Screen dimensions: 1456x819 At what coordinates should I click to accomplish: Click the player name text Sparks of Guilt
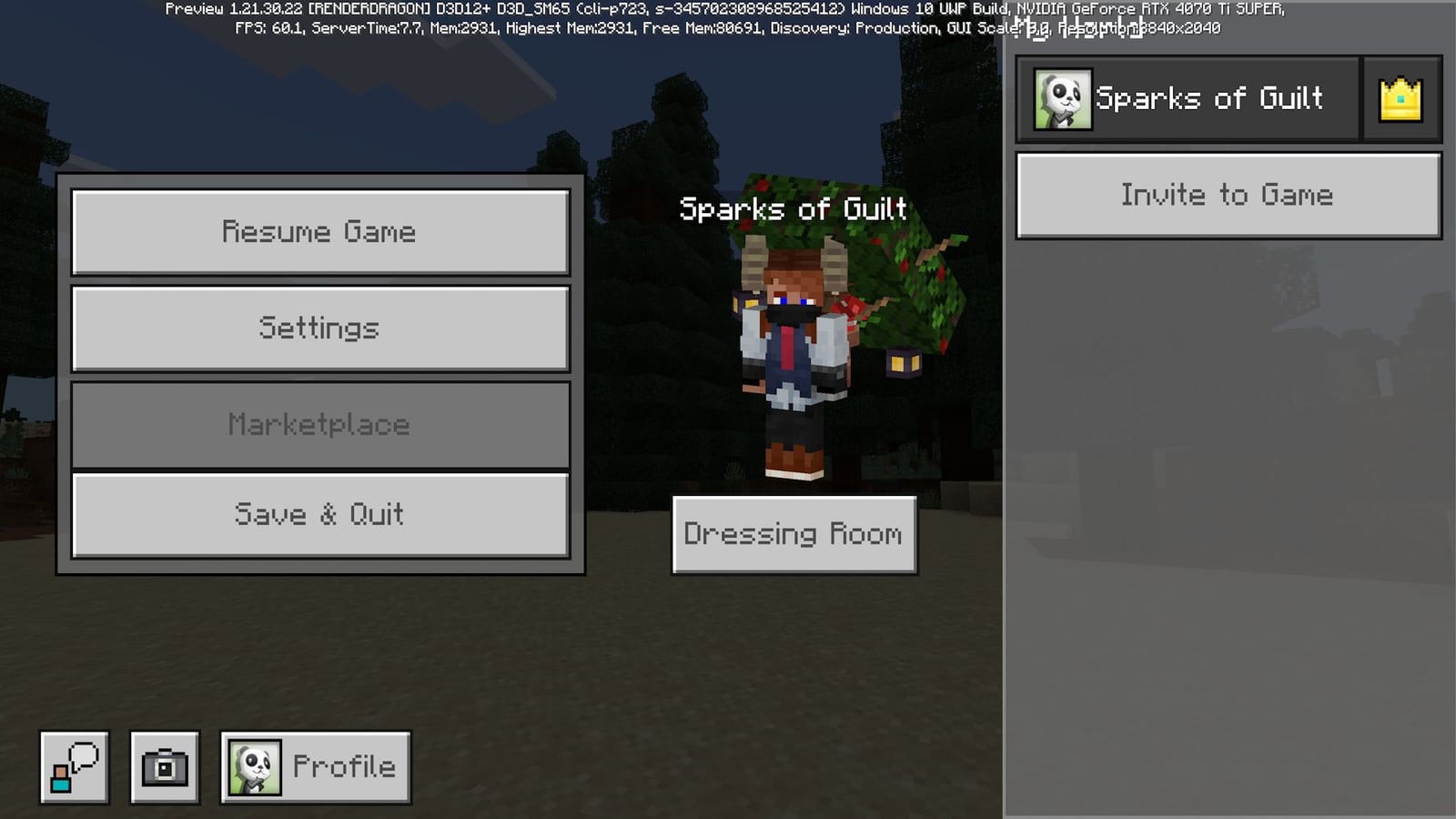1210,98
